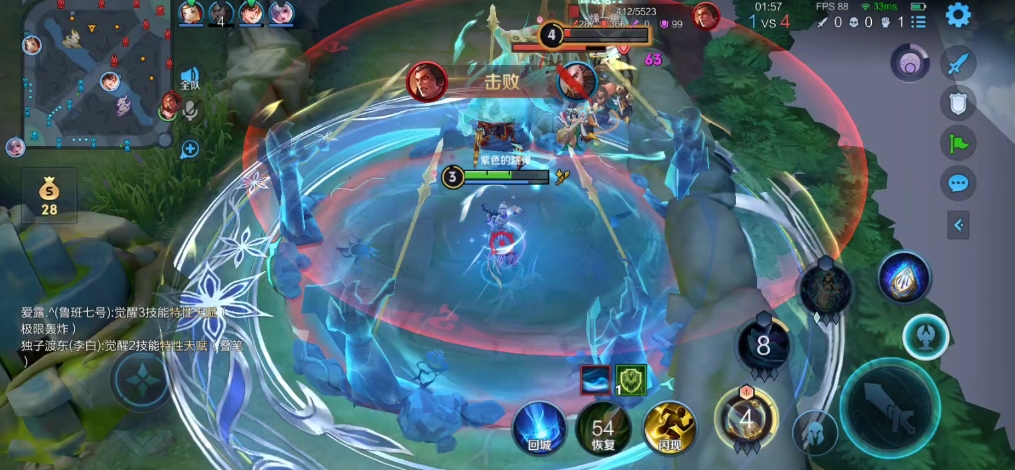Open the quick chat plus bubble
Screen dimensions: 1015x470
(x=190, y=149)
